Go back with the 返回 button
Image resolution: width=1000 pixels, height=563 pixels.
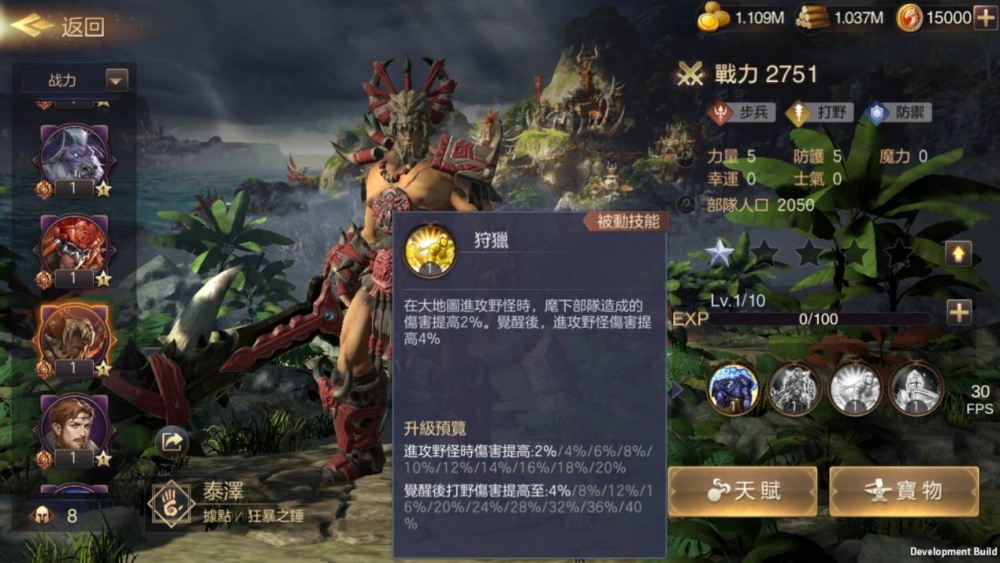60,26
